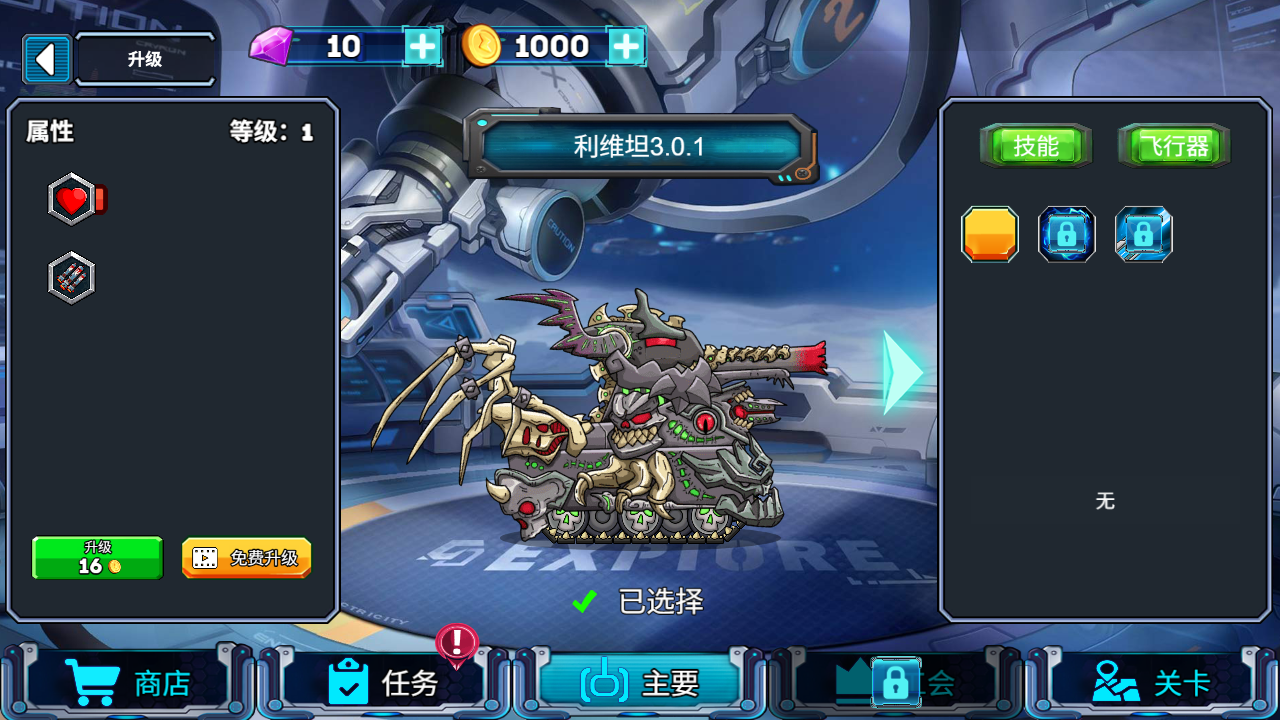Add more purple gems with plus button
Image resolution: width=1280 pixels, height=720 pixels.
[x=423, y=46]
